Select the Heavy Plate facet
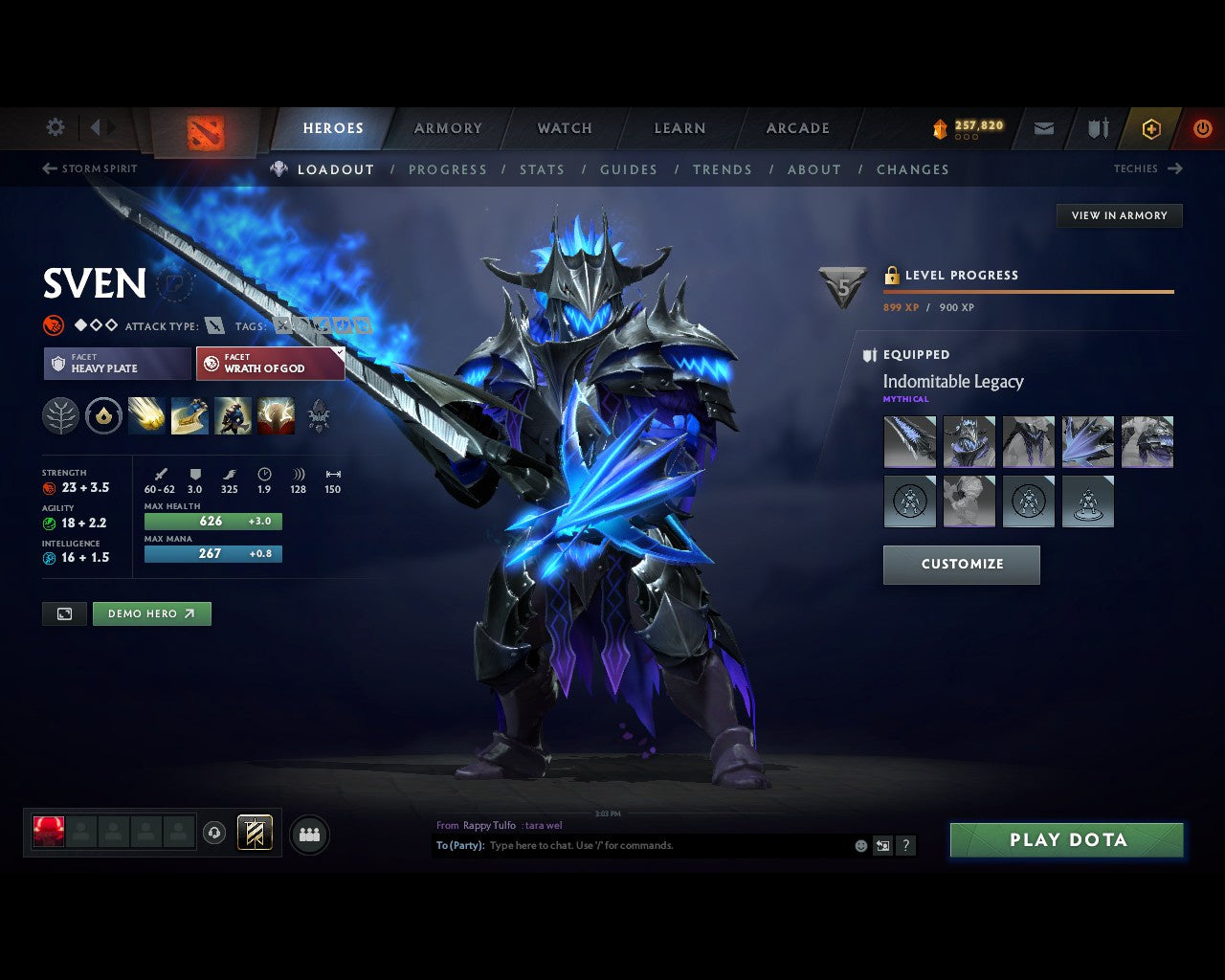 point(116,364)
